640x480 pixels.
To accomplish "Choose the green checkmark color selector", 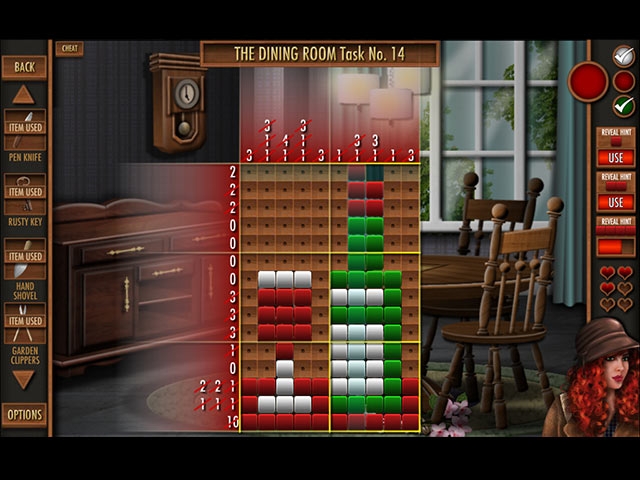I will pos(623,104).
